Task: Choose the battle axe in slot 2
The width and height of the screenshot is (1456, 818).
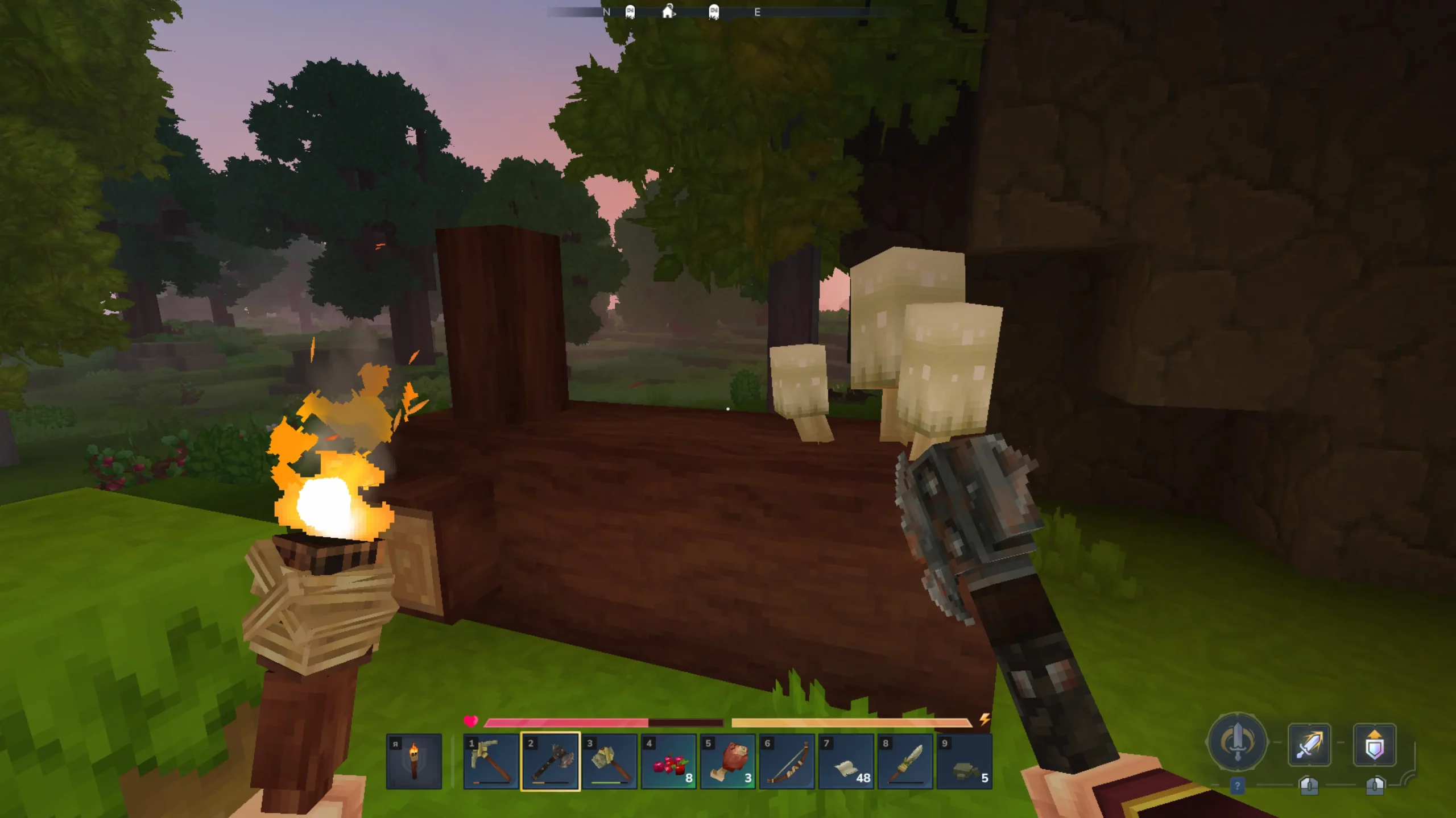Action: (550, 761)
